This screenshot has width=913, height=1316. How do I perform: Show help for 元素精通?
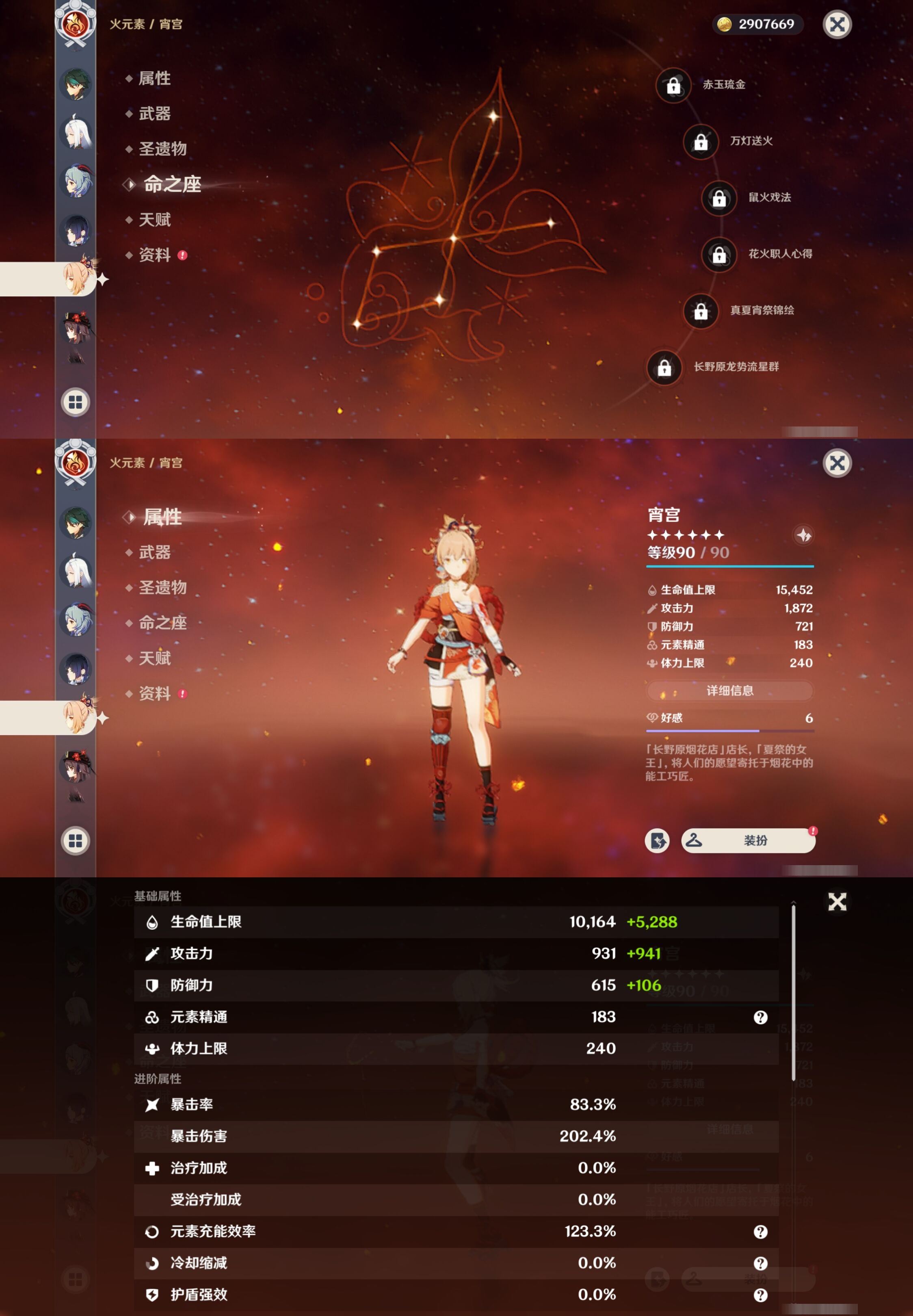760,1017
